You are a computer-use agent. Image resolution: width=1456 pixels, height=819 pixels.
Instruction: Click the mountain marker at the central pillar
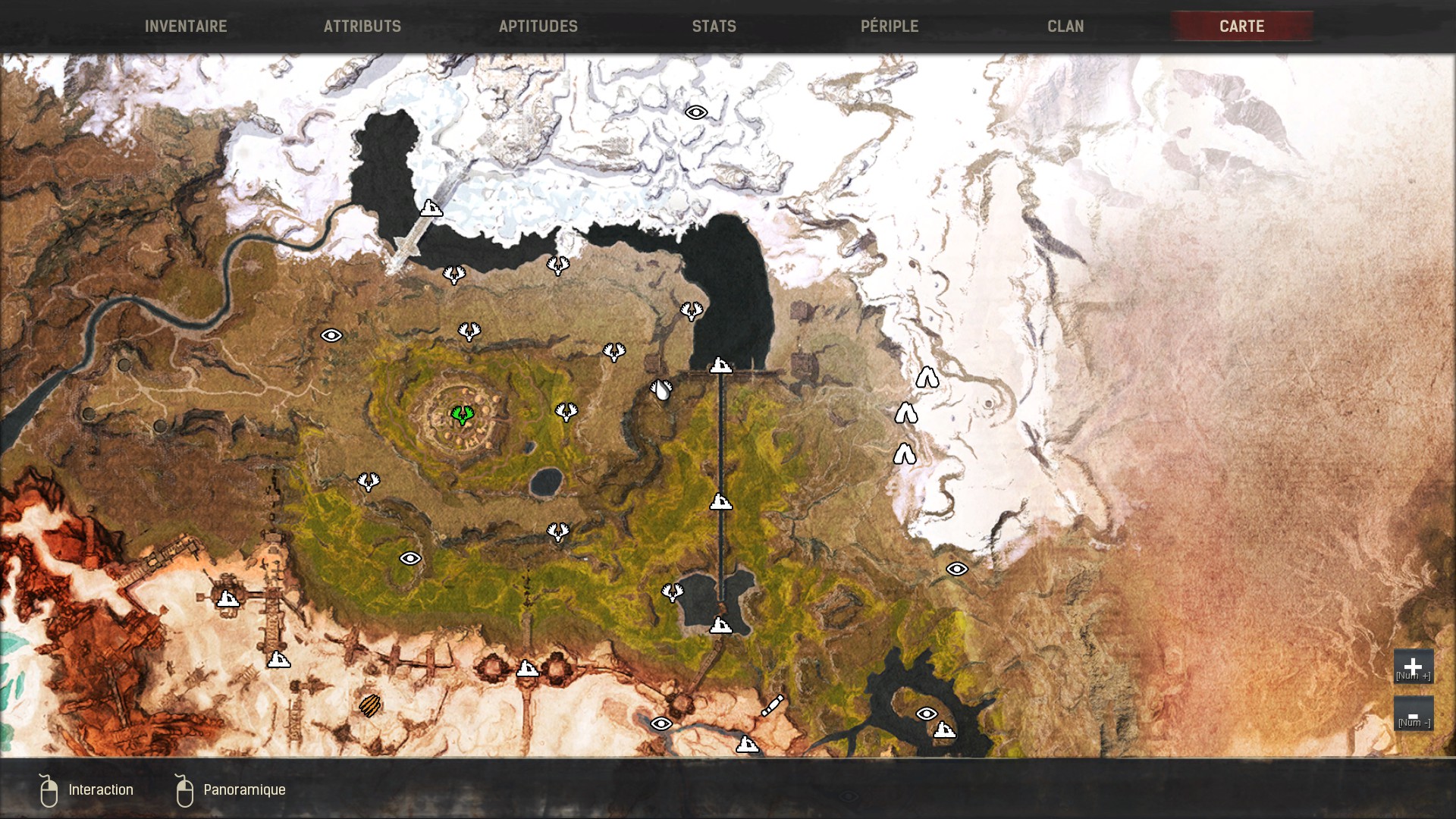point(719,366)
